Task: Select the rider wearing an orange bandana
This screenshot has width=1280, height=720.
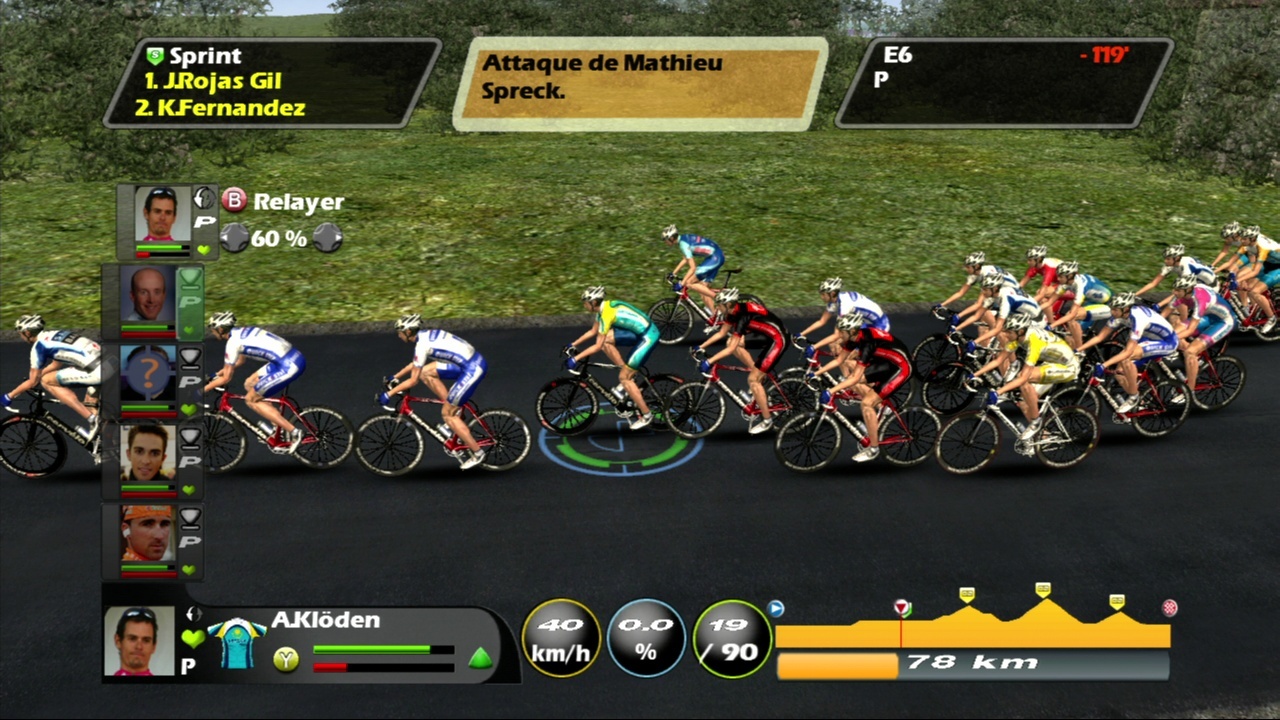Action: click(x=147, y=534)
